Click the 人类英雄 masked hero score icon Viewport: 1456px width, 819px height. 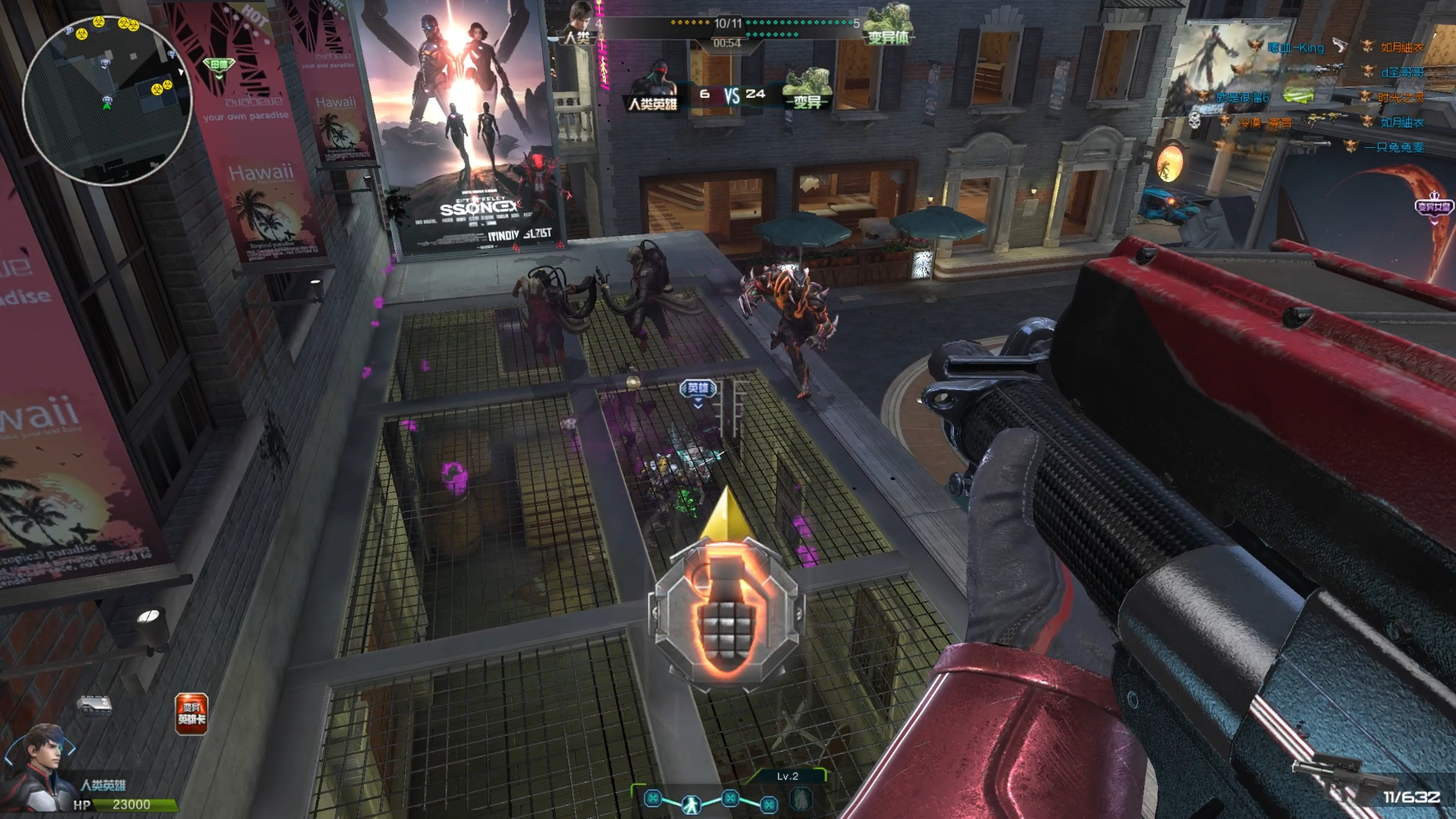click(x=653, y=87)
